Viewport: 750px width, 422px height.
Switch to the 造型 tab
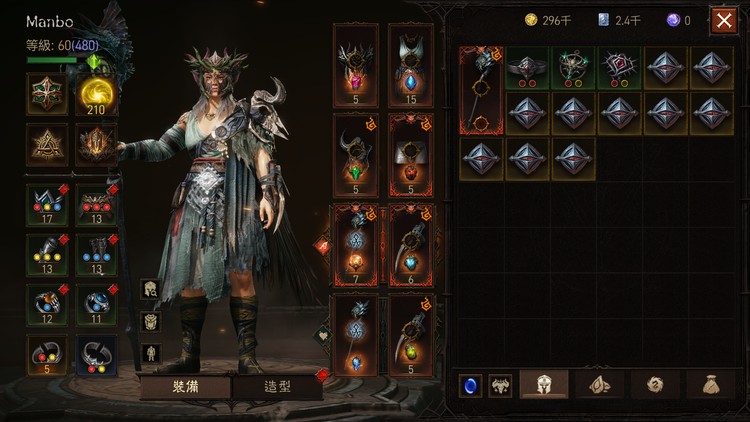[x=277, y=386]
